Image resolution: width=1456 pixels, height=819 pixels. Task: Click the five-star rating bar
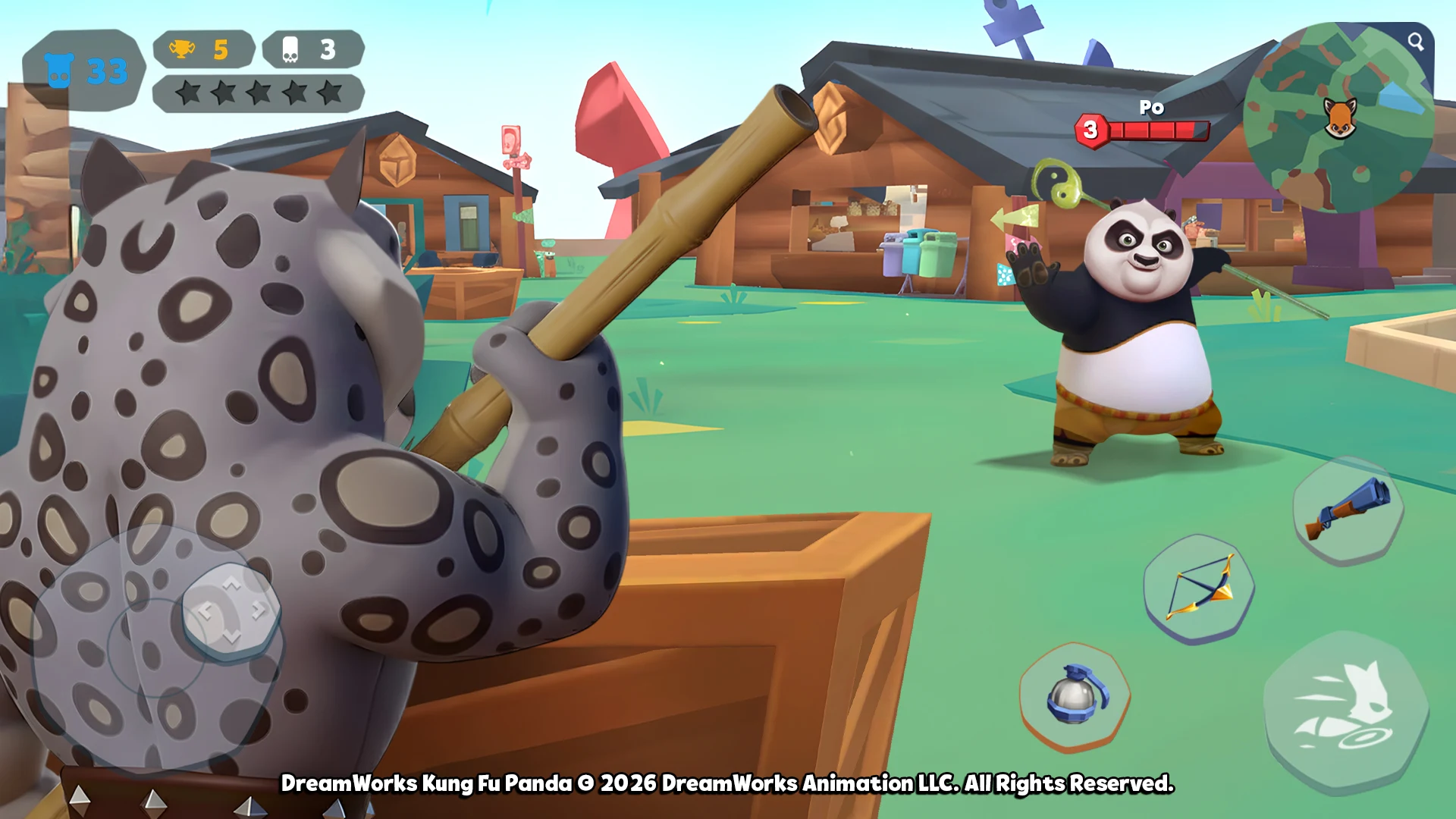[256, 93]
